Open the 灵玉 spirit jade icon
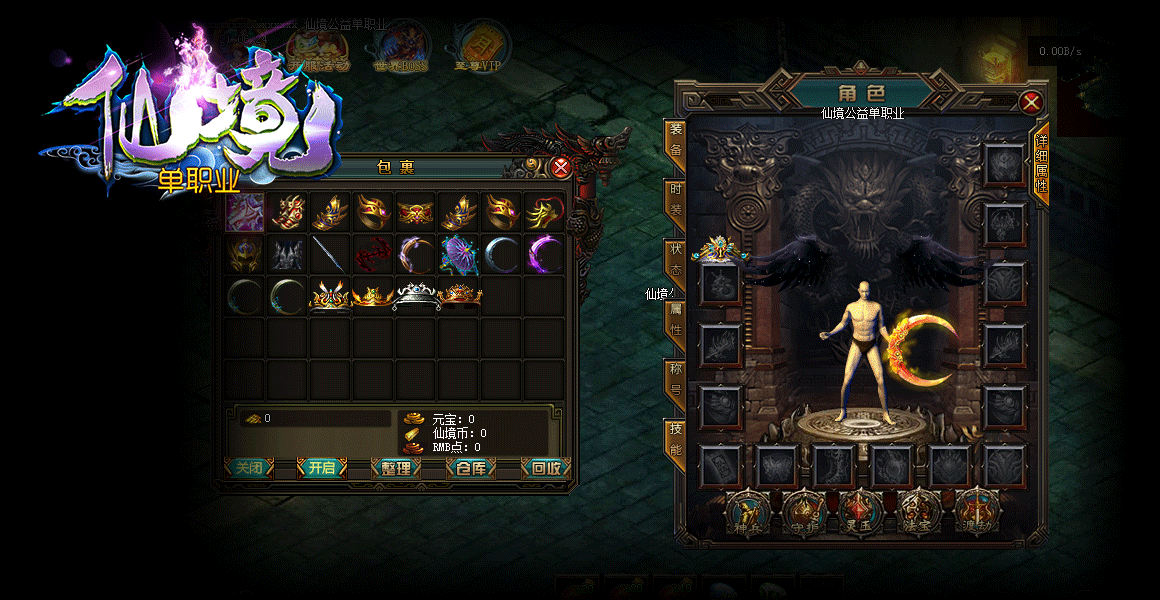Image resolution: width=1160 pixels, height=600 pixels. (x=861, y=511)
